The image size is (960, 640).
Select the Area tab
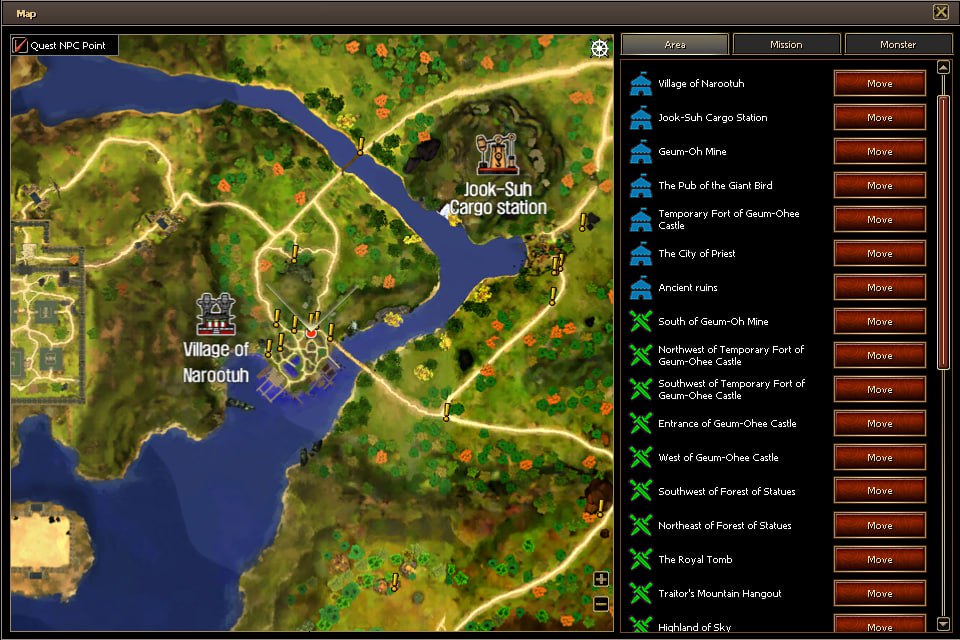coord(674,44)
